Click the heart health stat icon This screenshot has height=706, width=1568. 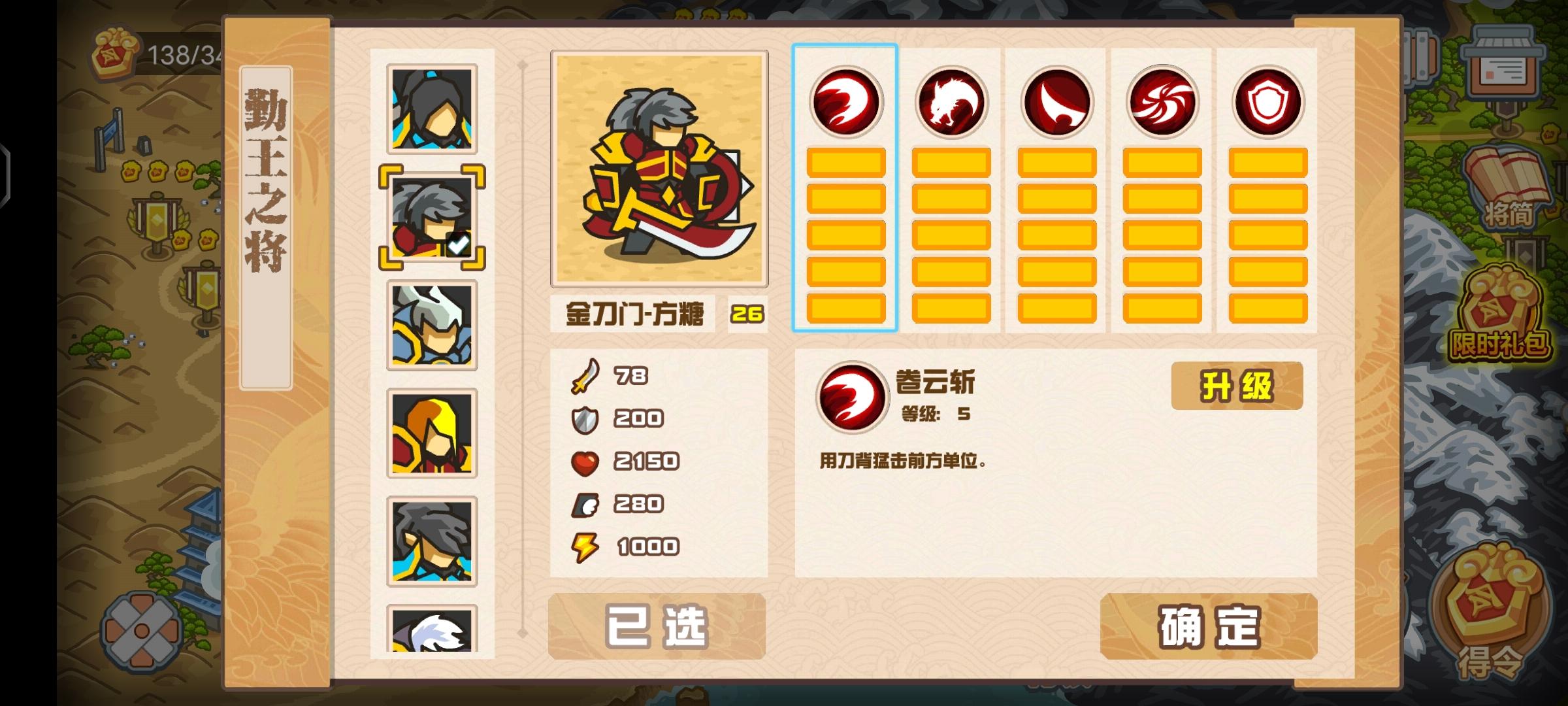click(586, 461)
